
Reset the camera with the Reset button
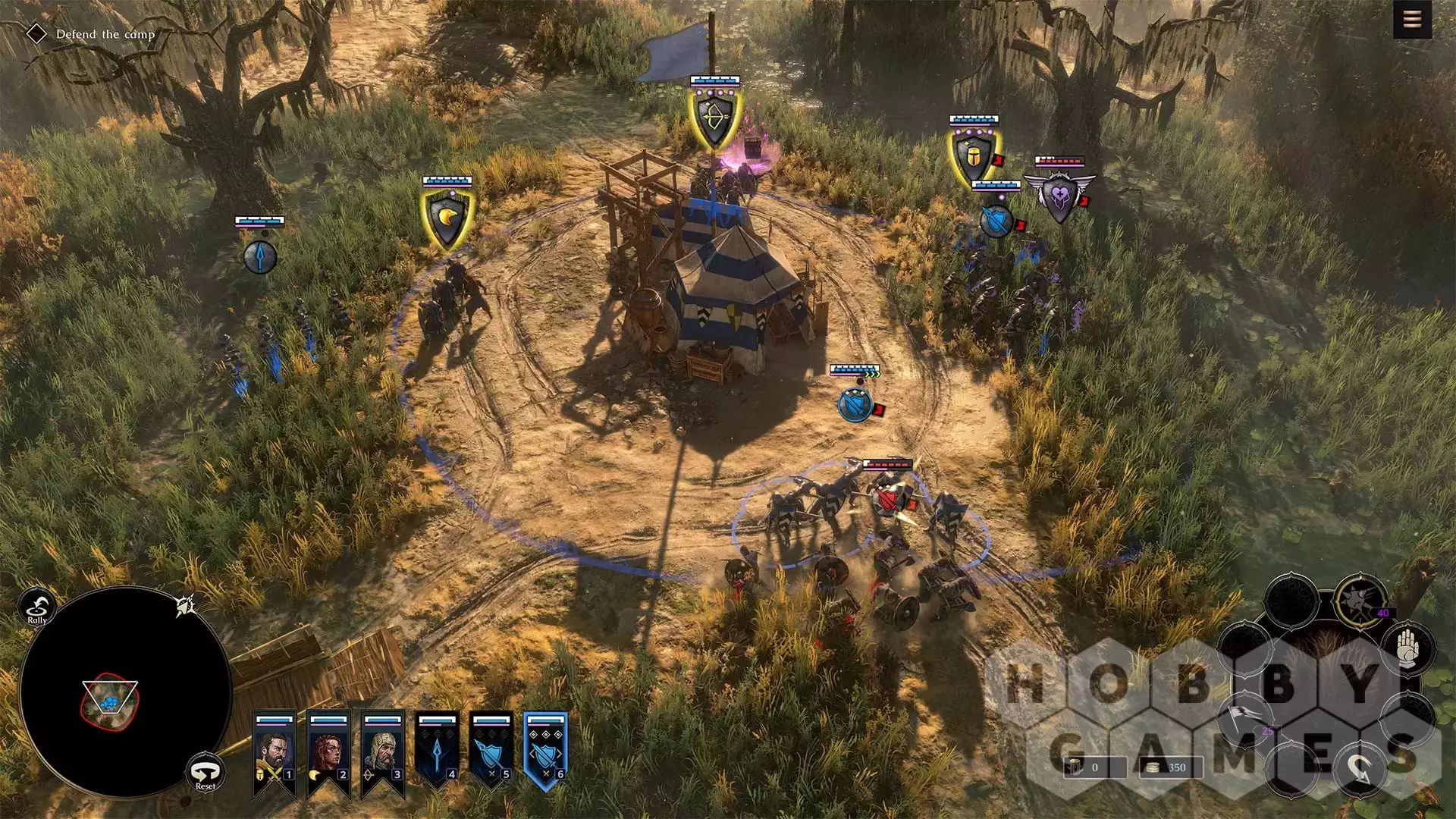coord(205,773)
